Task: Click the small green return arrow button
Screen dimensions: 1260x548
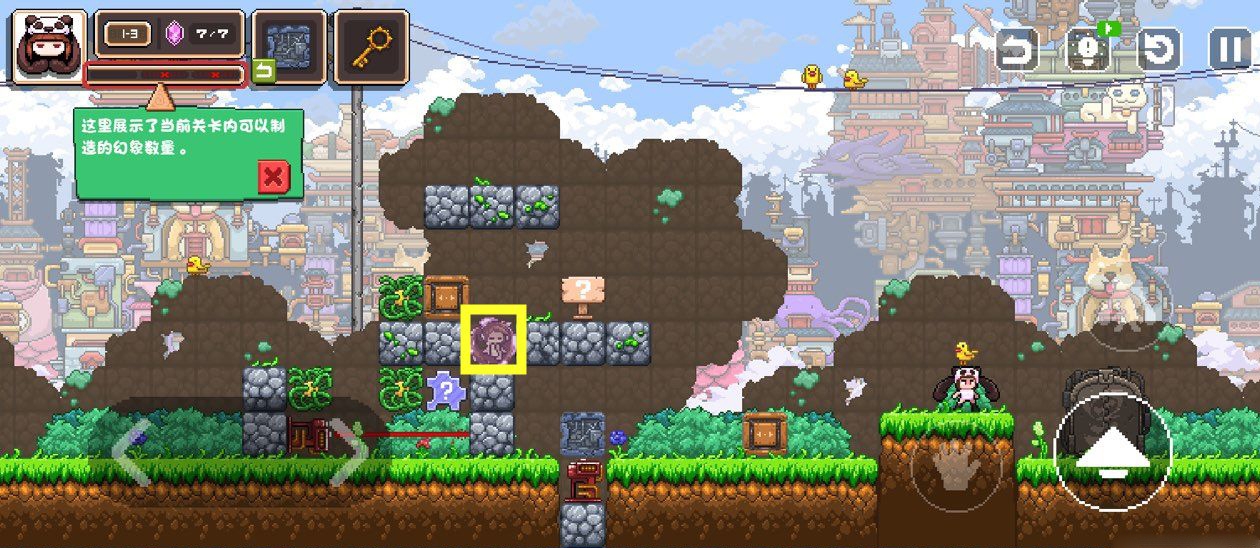Action: coord(263,72)
